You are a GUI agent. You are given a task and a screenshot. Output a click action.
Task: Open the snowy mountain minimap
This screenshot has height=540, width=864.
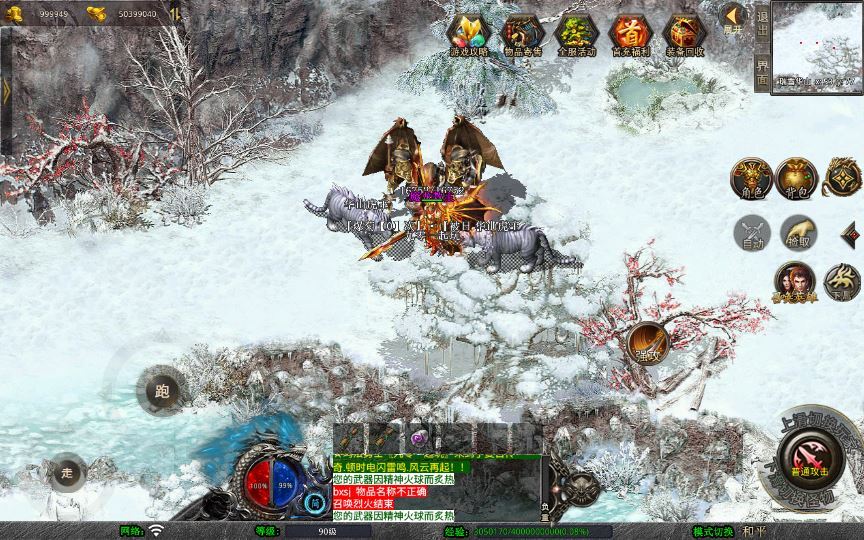818,47
